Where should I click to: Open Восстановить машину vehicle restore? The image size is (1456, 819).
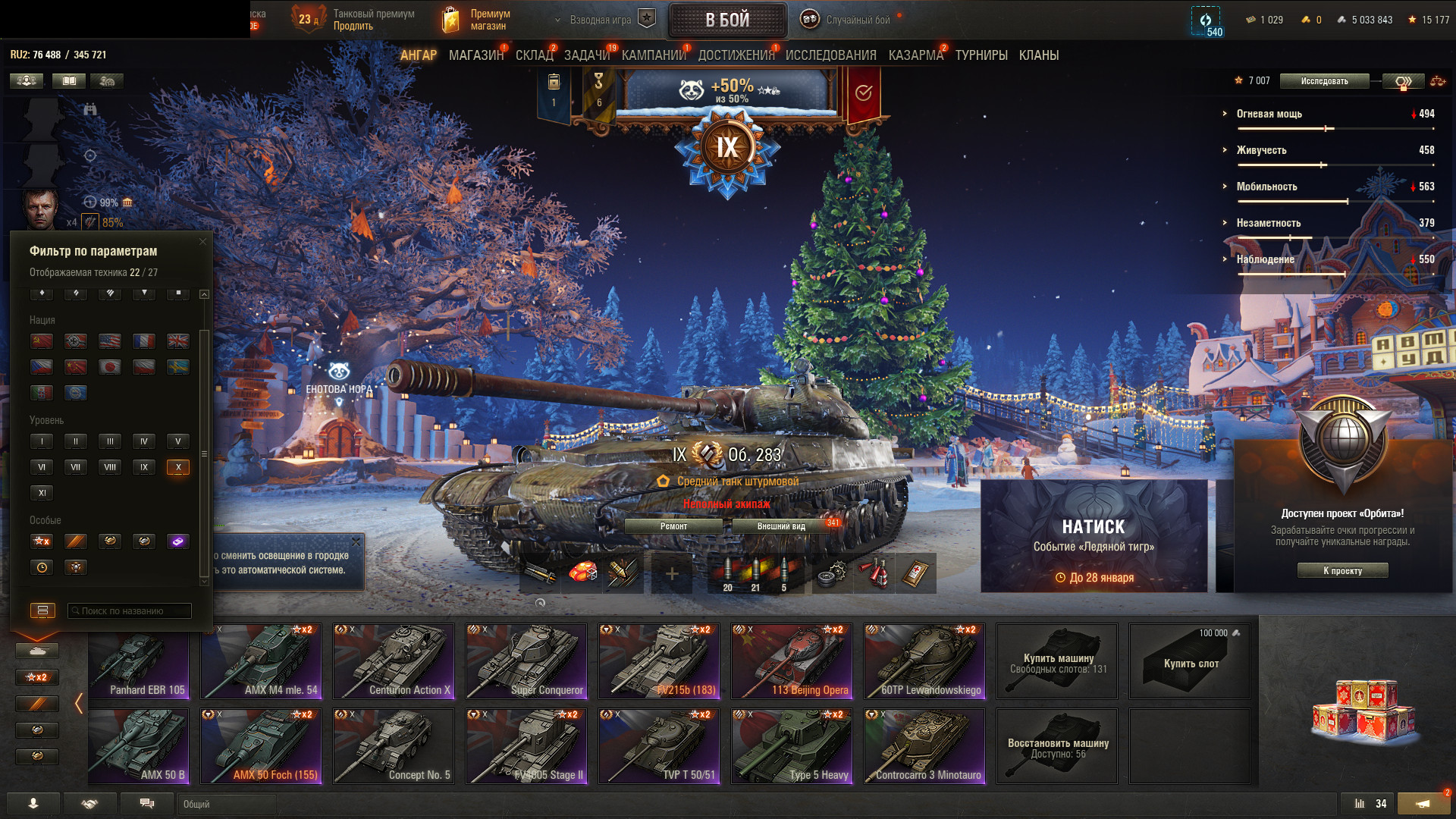coord(1057,746)
